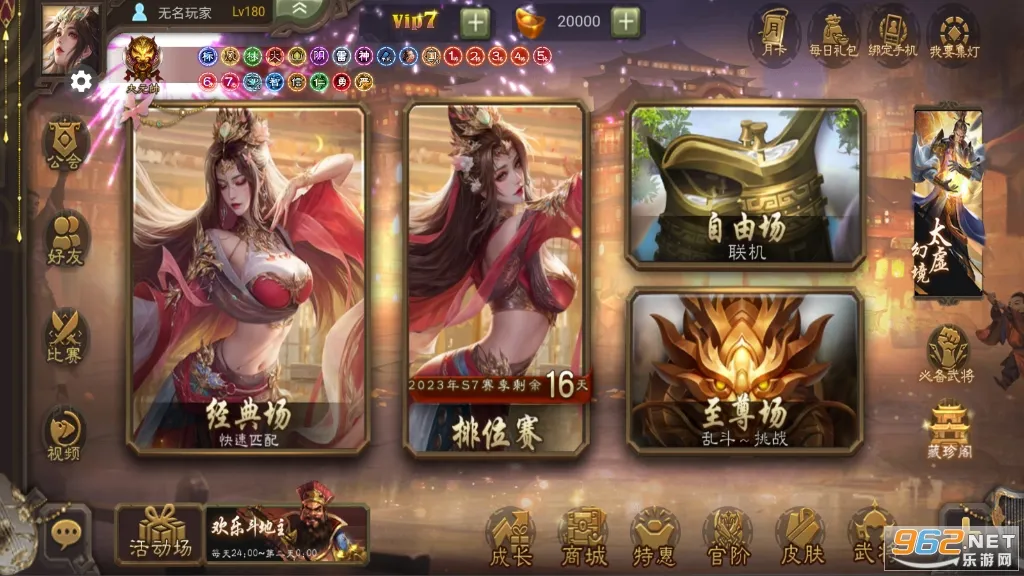
Task: Open 绑定手机 phone binding
Action: pos(893,35)
